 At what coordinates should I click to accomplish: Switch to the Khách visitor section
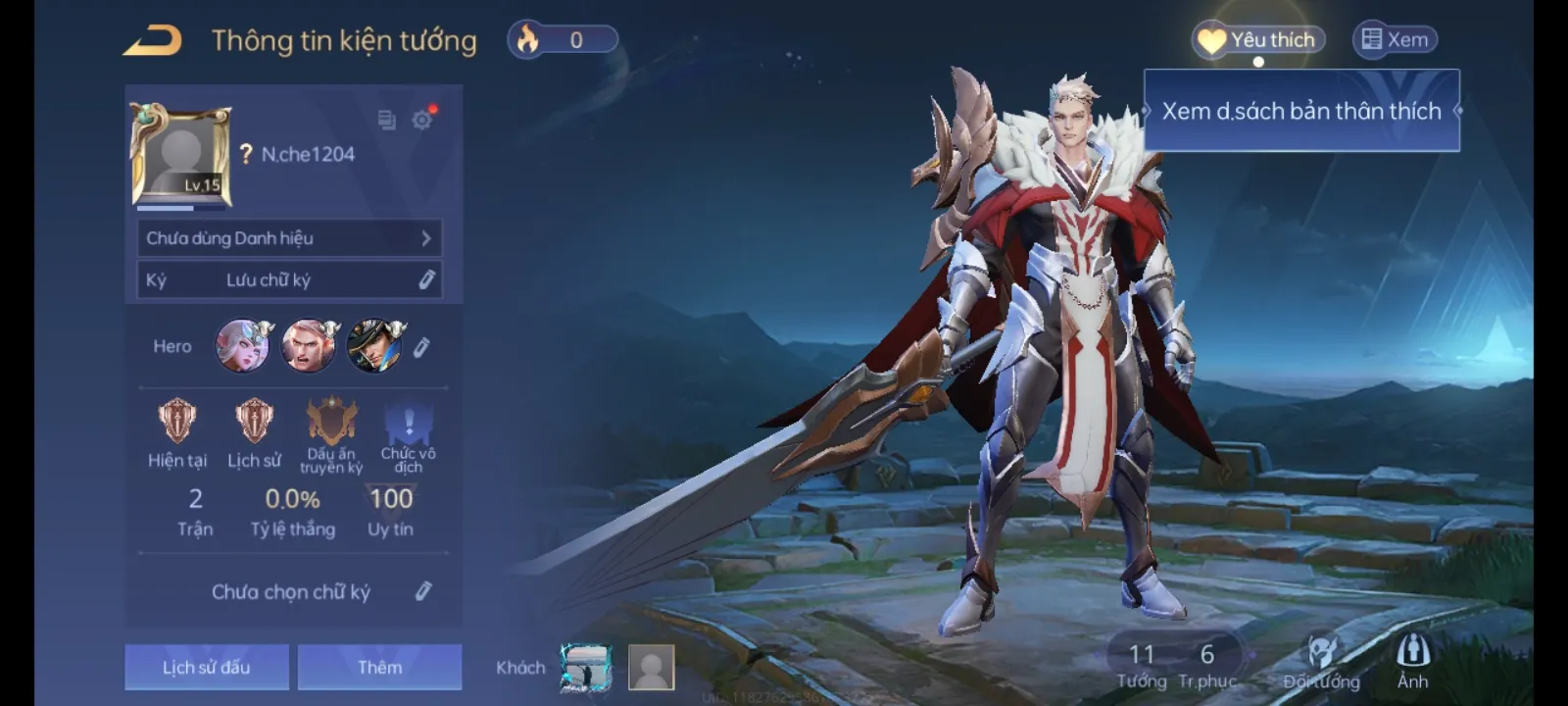point(520,667)
